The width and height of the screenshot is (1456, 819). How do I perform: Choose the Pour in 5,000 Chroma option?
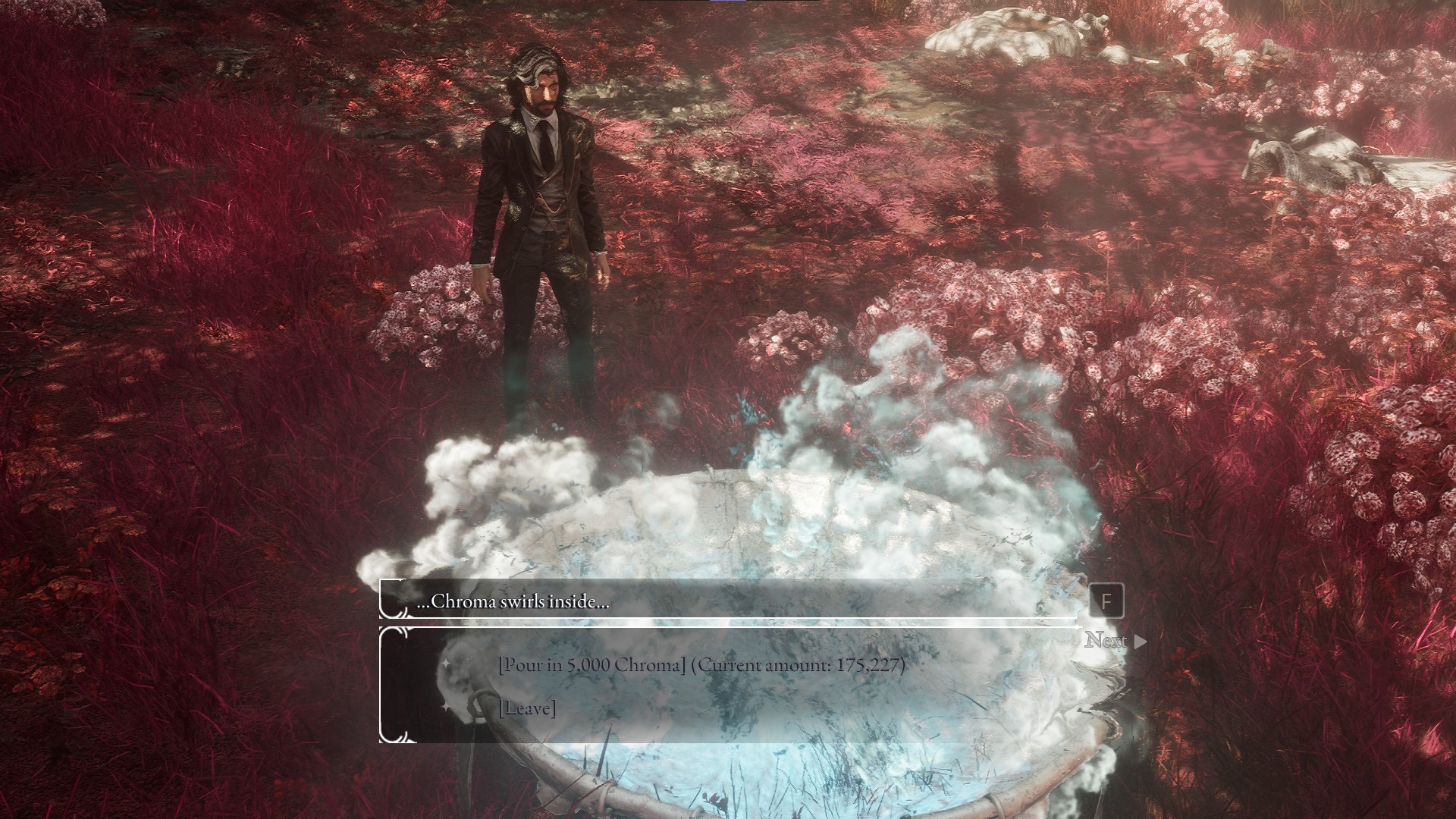[701, 666]
